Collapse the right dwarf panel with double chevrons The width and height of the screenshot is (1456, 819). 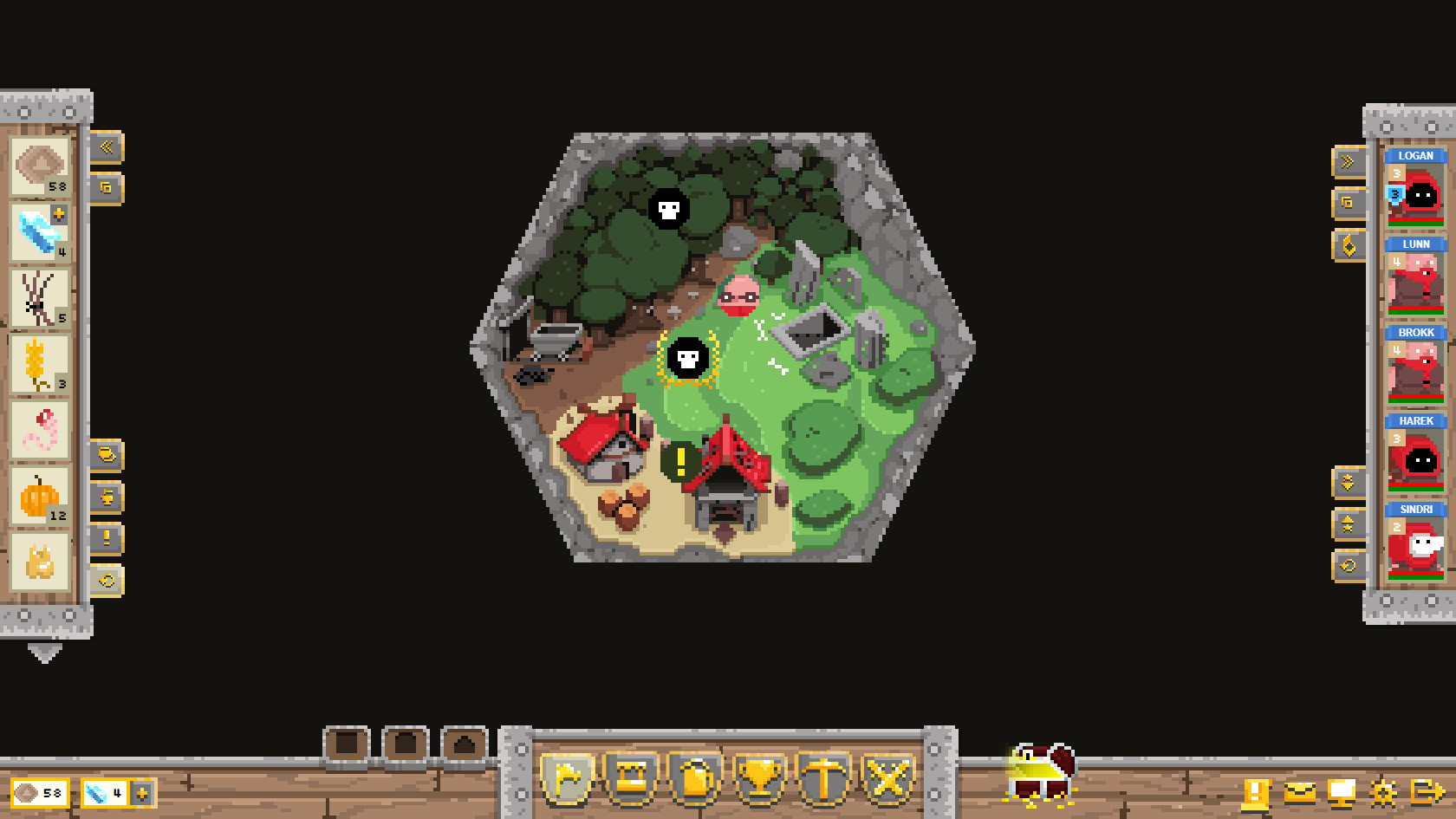1348,160
